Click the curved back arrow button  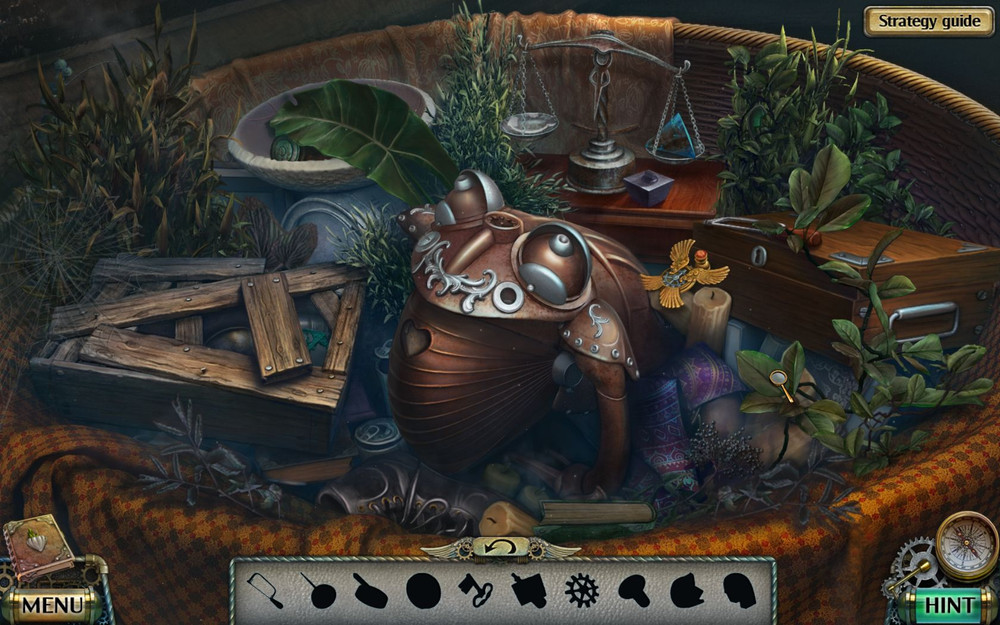[500, 546]
